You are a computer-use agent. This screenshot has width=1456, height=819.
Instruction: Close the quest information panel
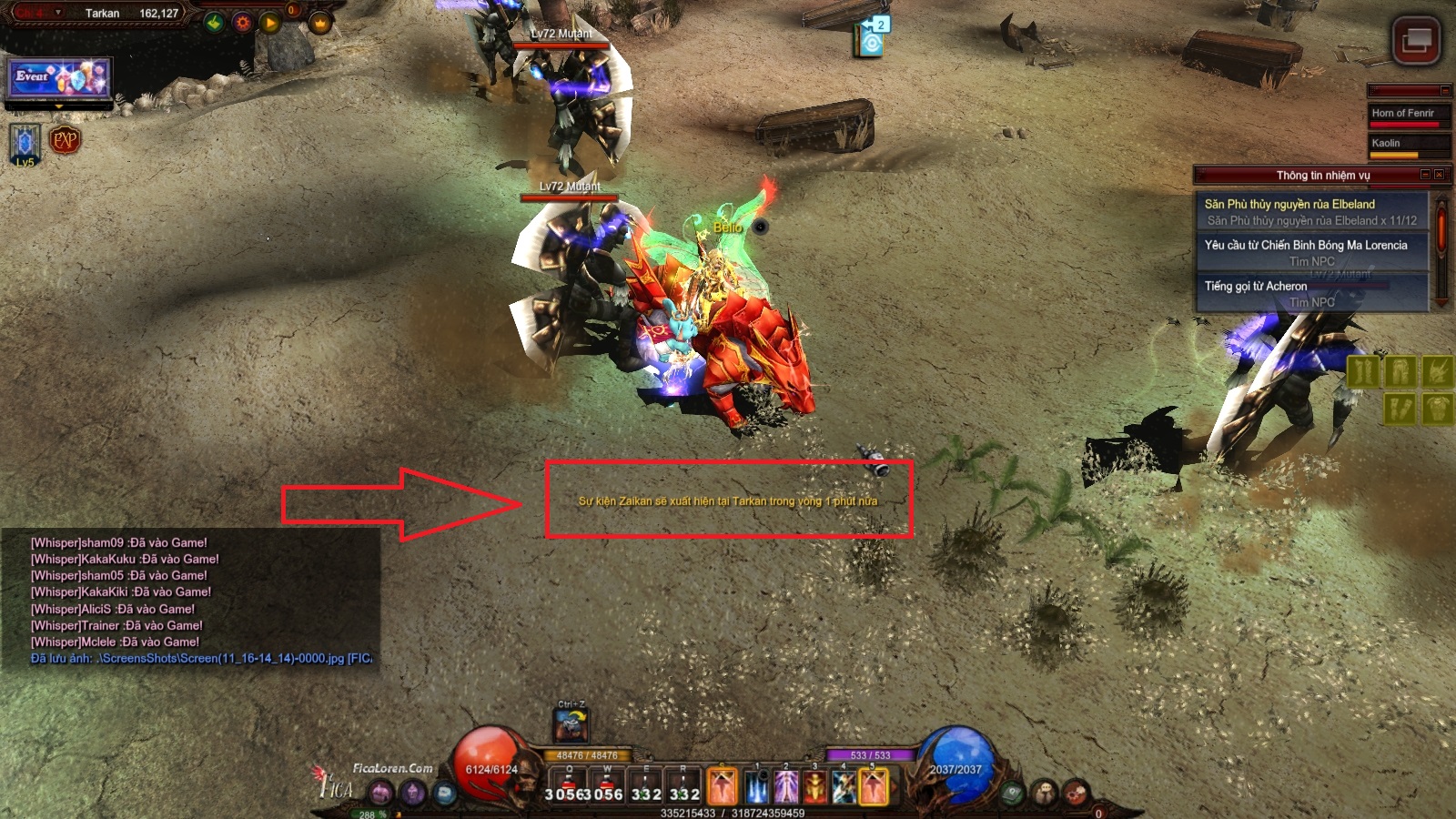1439,175
